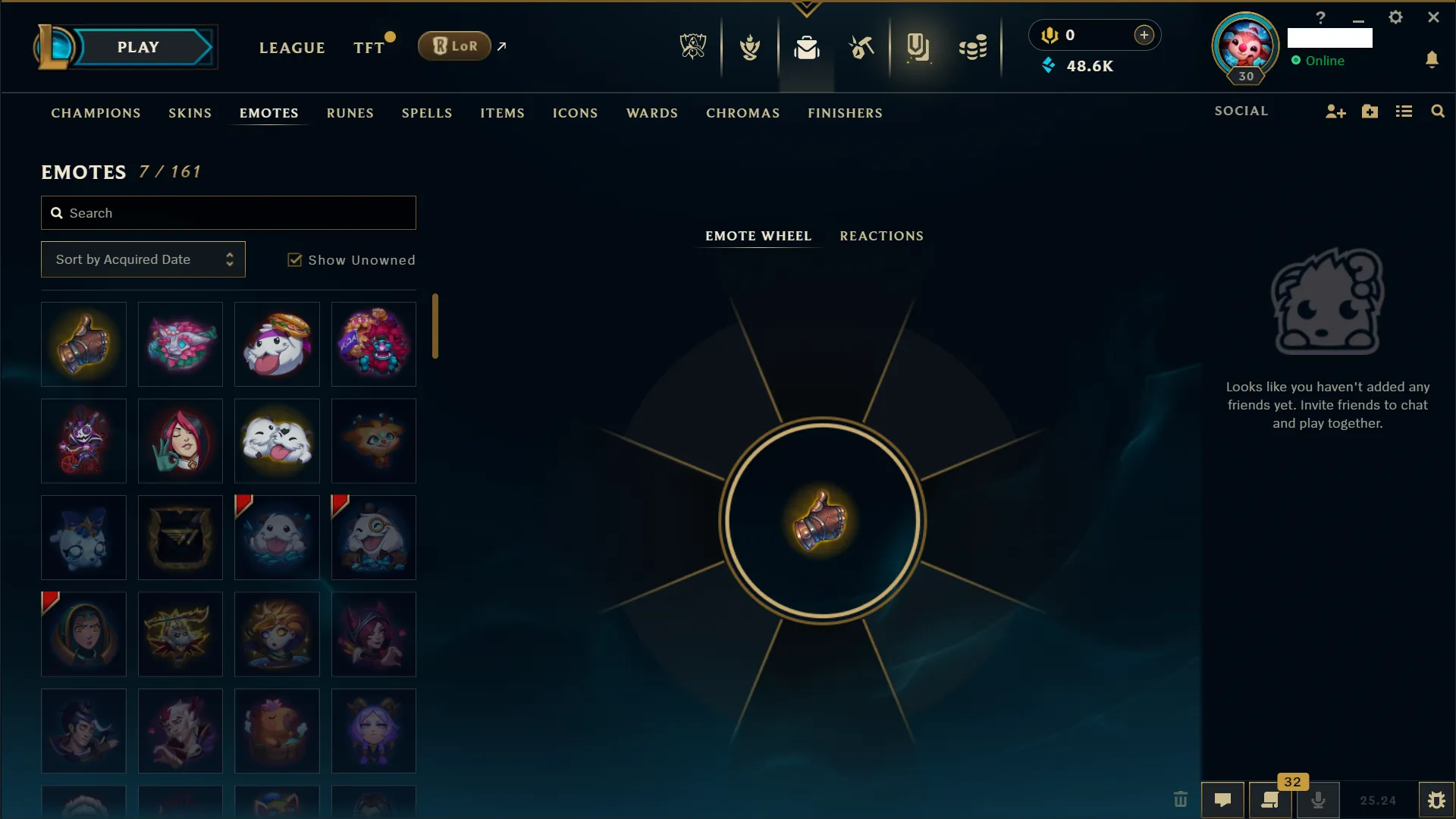Viewport: 1456px width, 819px height.
Task: Click the emotes list scrollbar
Action: 435,325
